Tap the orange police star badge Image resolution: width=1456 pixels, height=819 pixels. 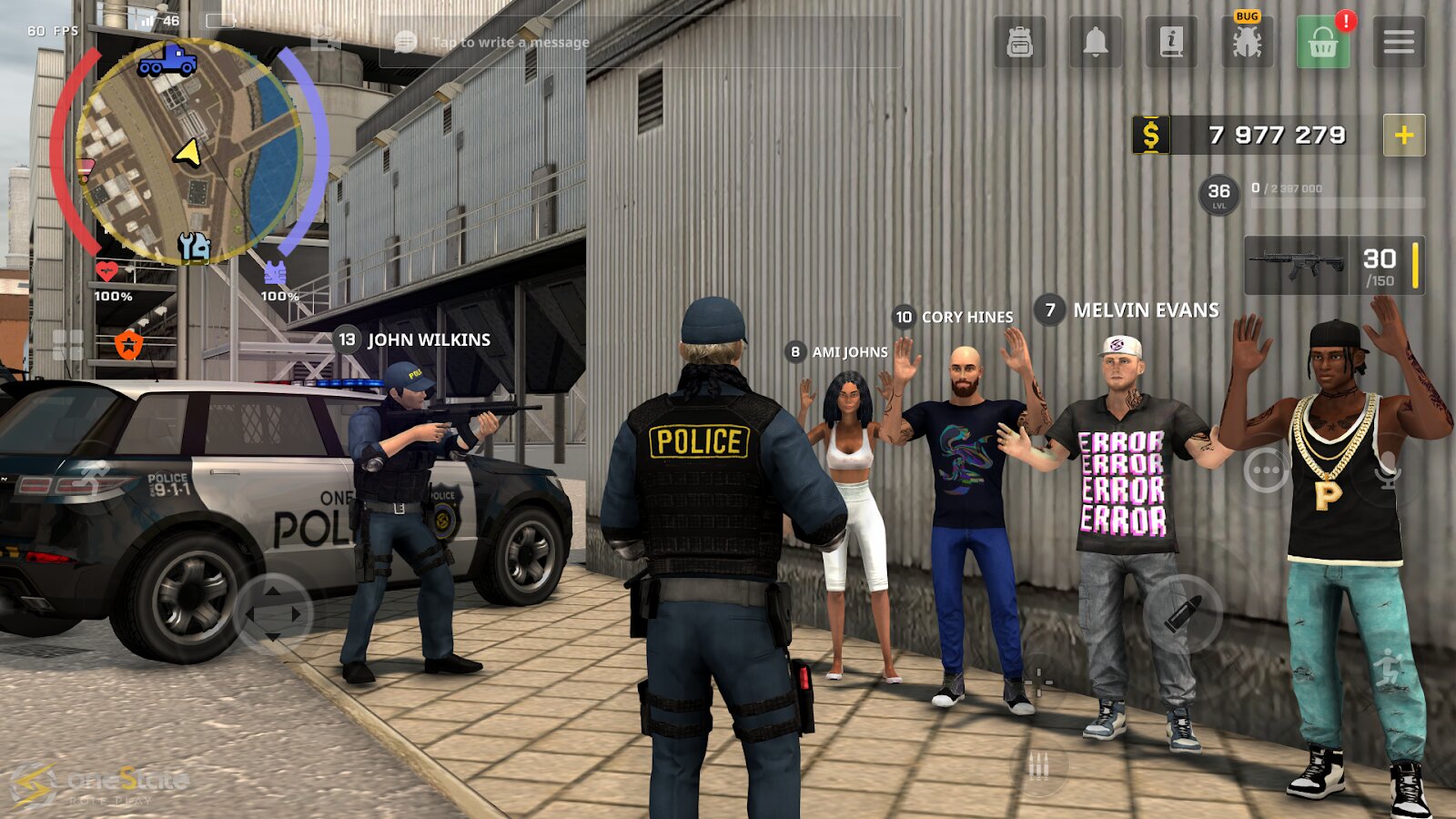[129, 345]
